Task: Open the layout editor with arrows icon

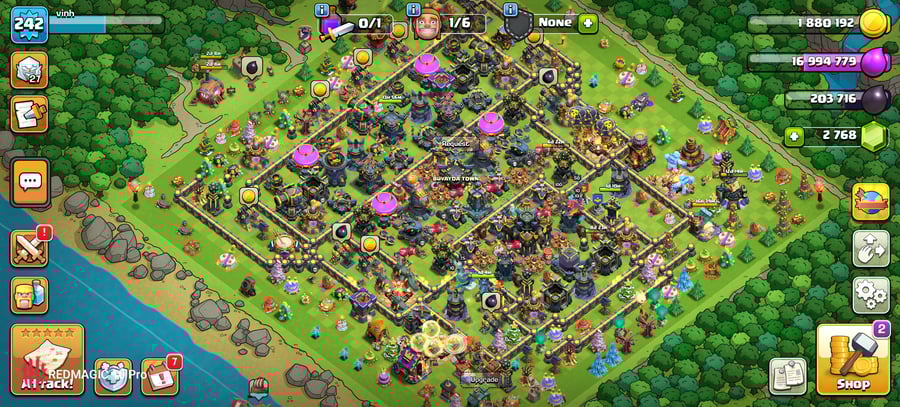Action: [x=870, y=248]
